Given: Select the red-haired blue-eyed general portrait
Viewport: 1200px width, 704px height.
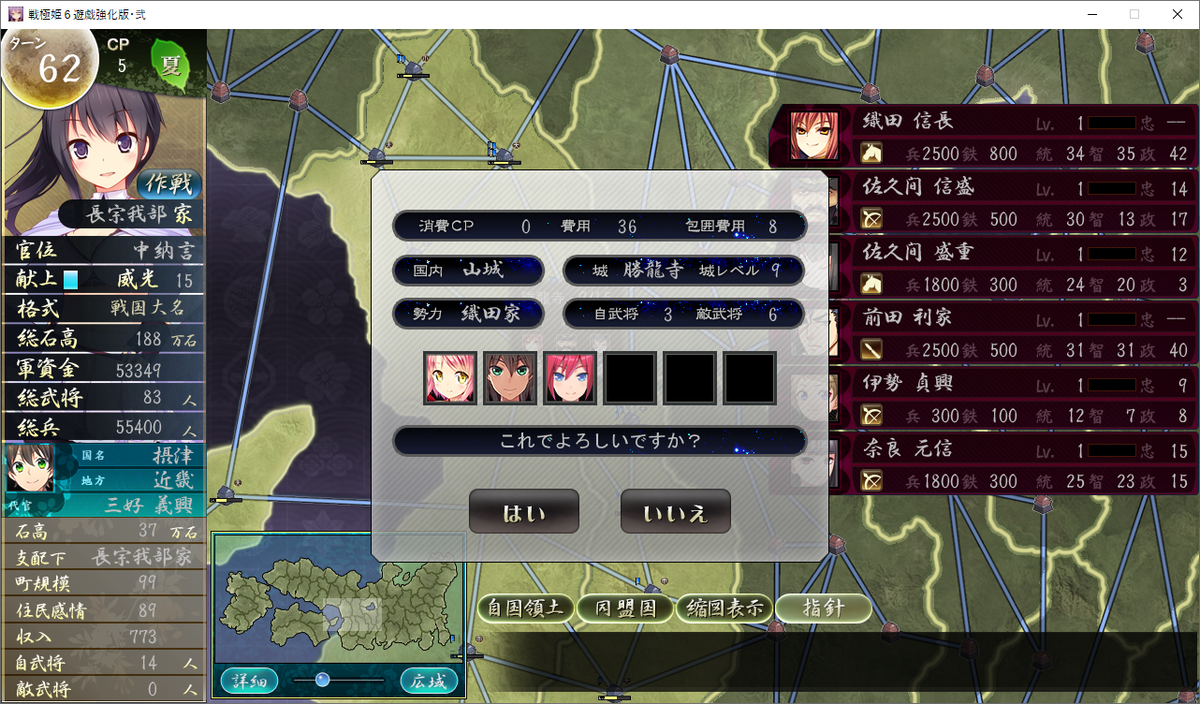Looking at the screenshot, I should [x=570, y=377].
